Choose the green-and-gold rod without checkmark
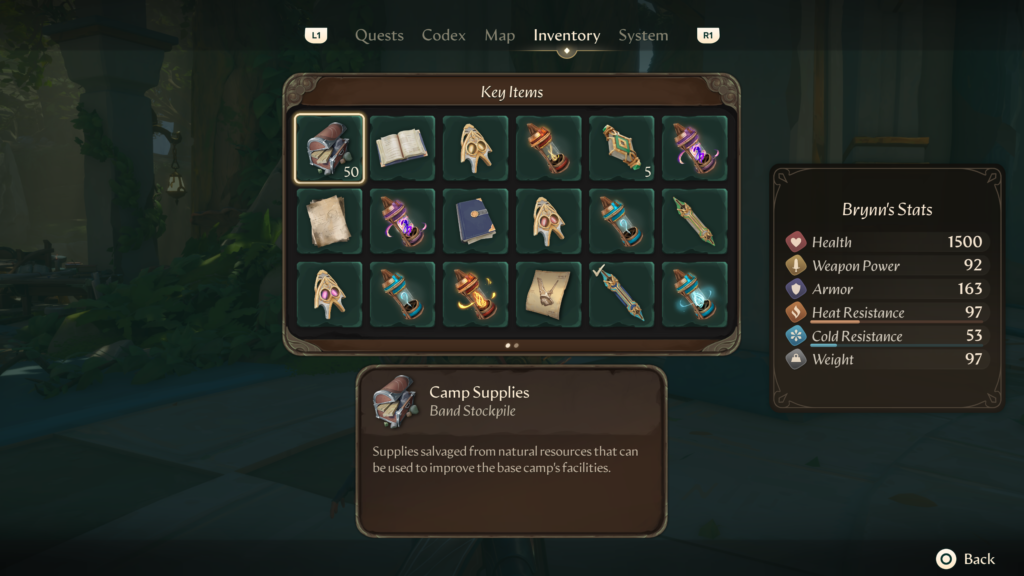This screenshot has height=576, width=1024. tap(694, 221)
